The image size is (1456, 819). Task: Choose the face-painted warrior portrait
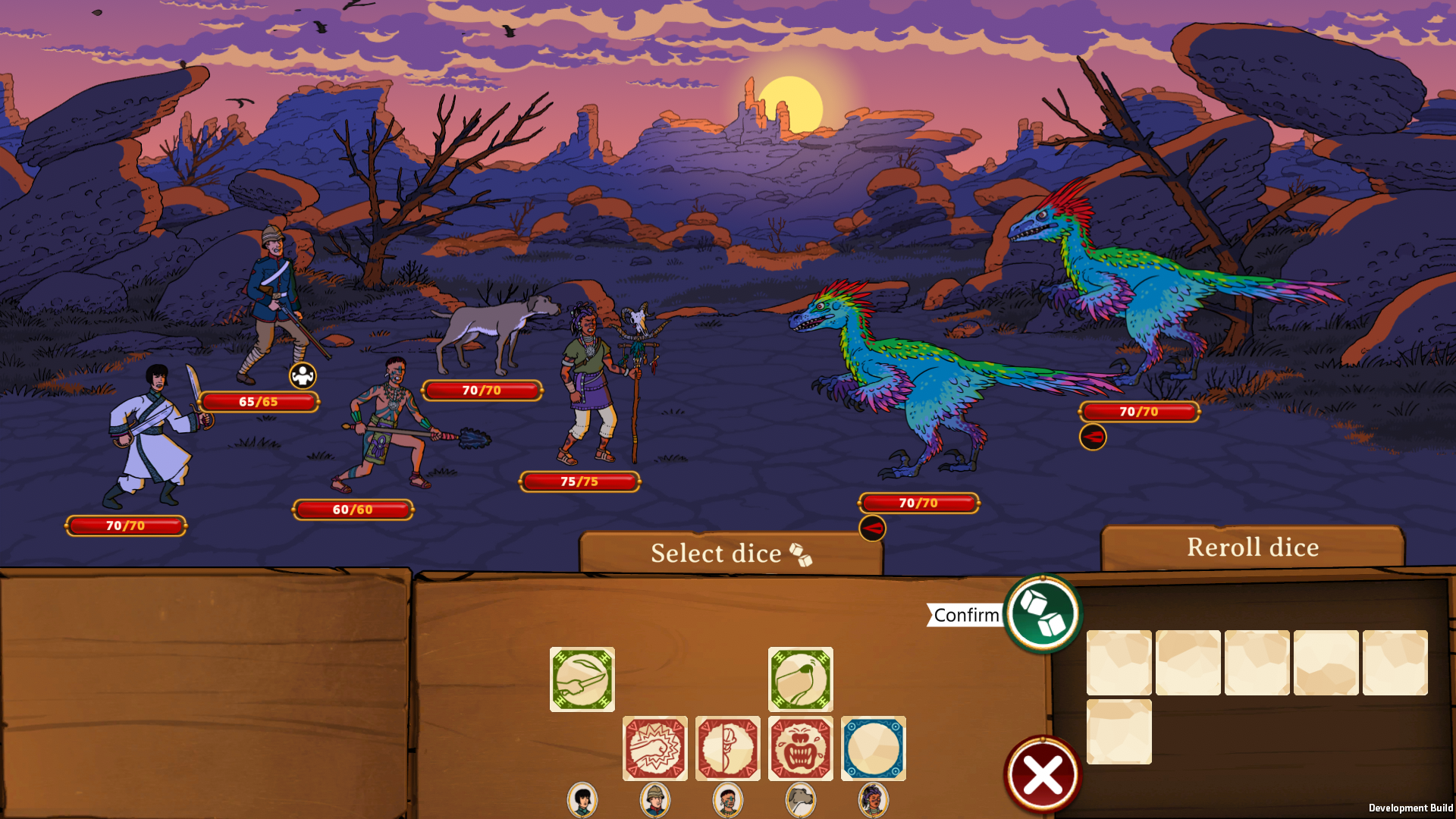(x=728, y=799)
